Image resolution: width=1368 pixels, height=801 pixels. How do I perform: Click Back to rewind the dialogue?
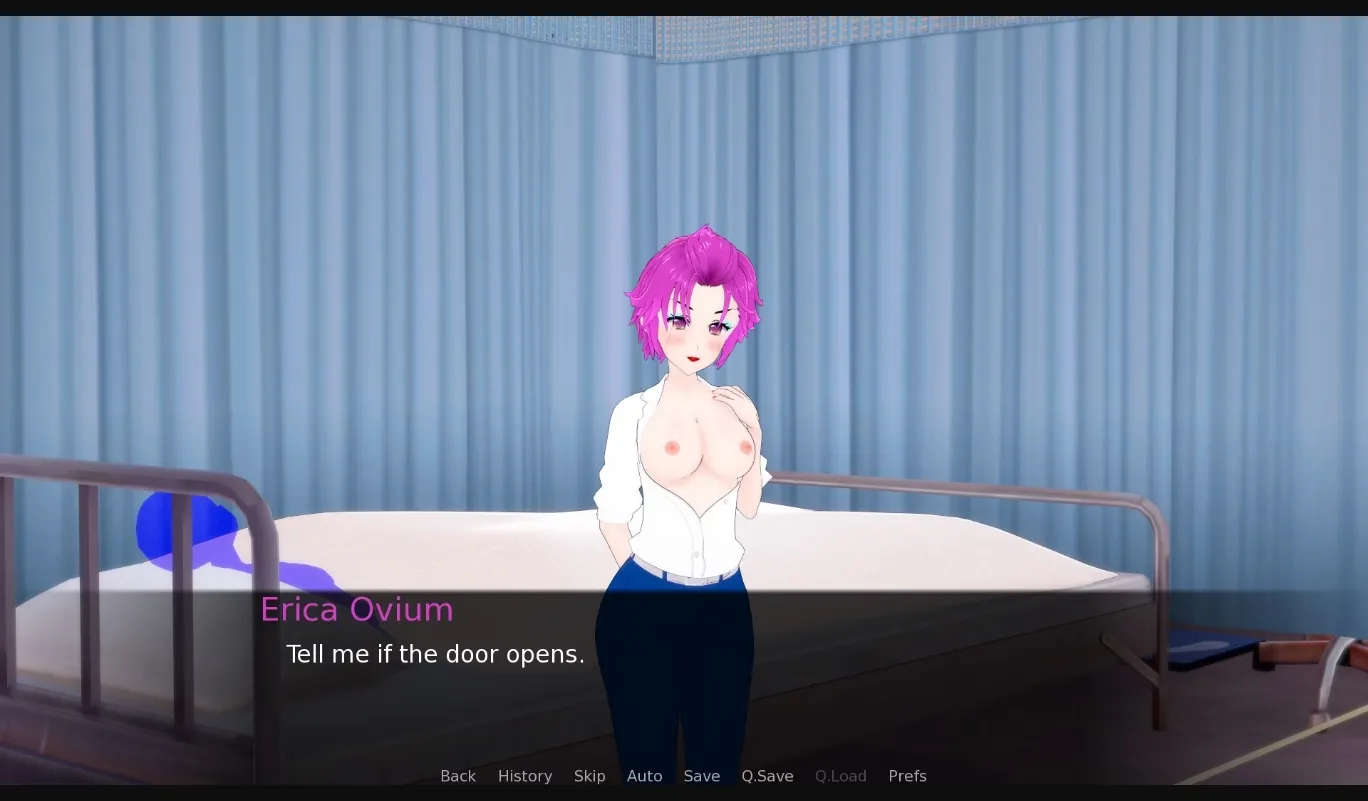458,776
